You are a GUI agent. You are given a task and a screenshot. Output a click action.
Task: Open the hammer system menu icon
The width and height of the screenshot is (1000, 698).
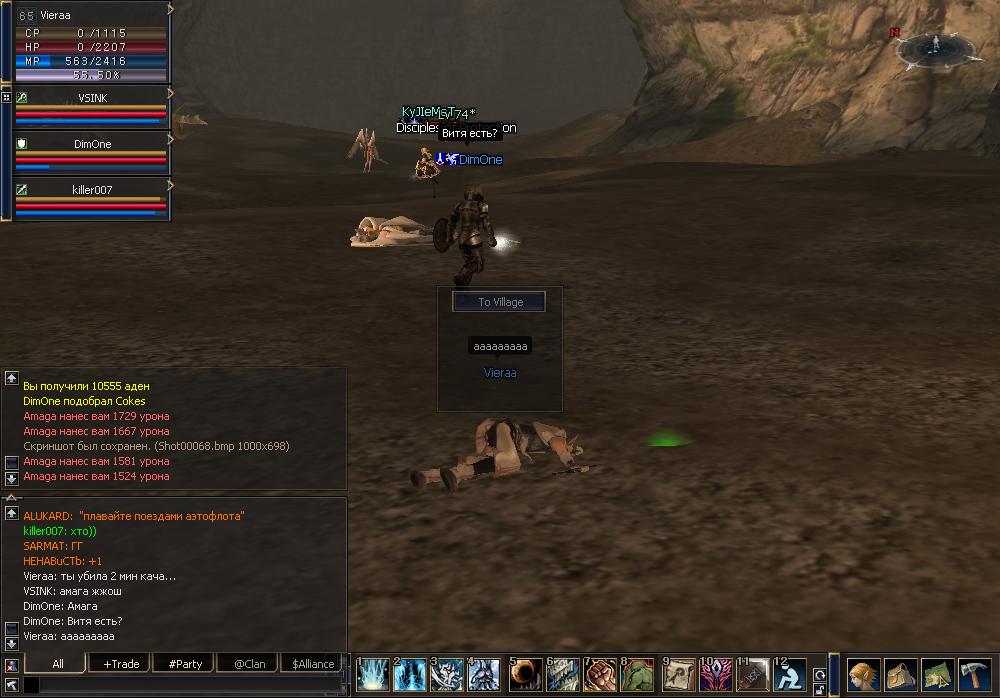(974, 674)
